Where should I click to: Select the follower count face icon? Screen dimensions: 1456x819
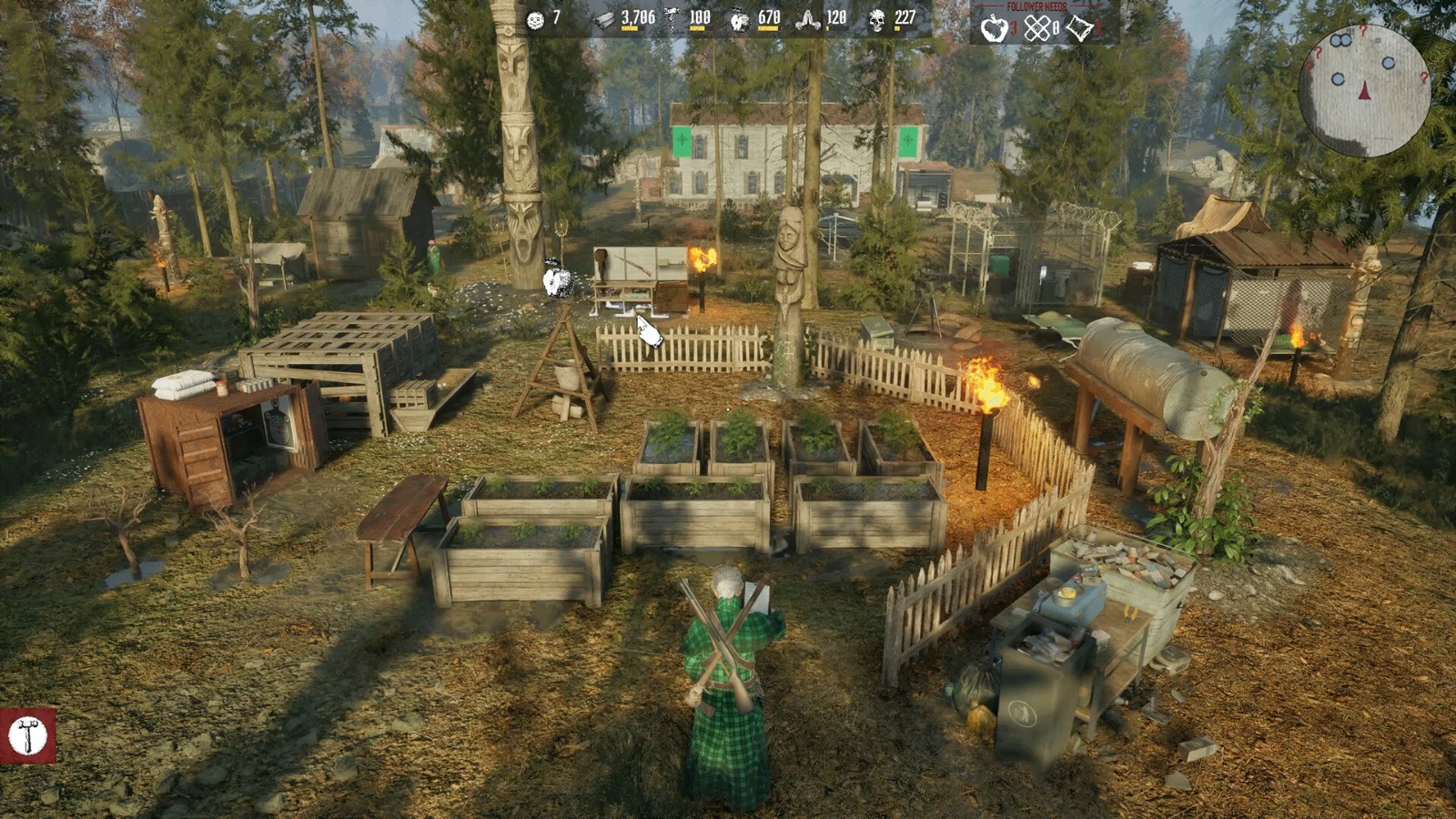coord(535,19)
